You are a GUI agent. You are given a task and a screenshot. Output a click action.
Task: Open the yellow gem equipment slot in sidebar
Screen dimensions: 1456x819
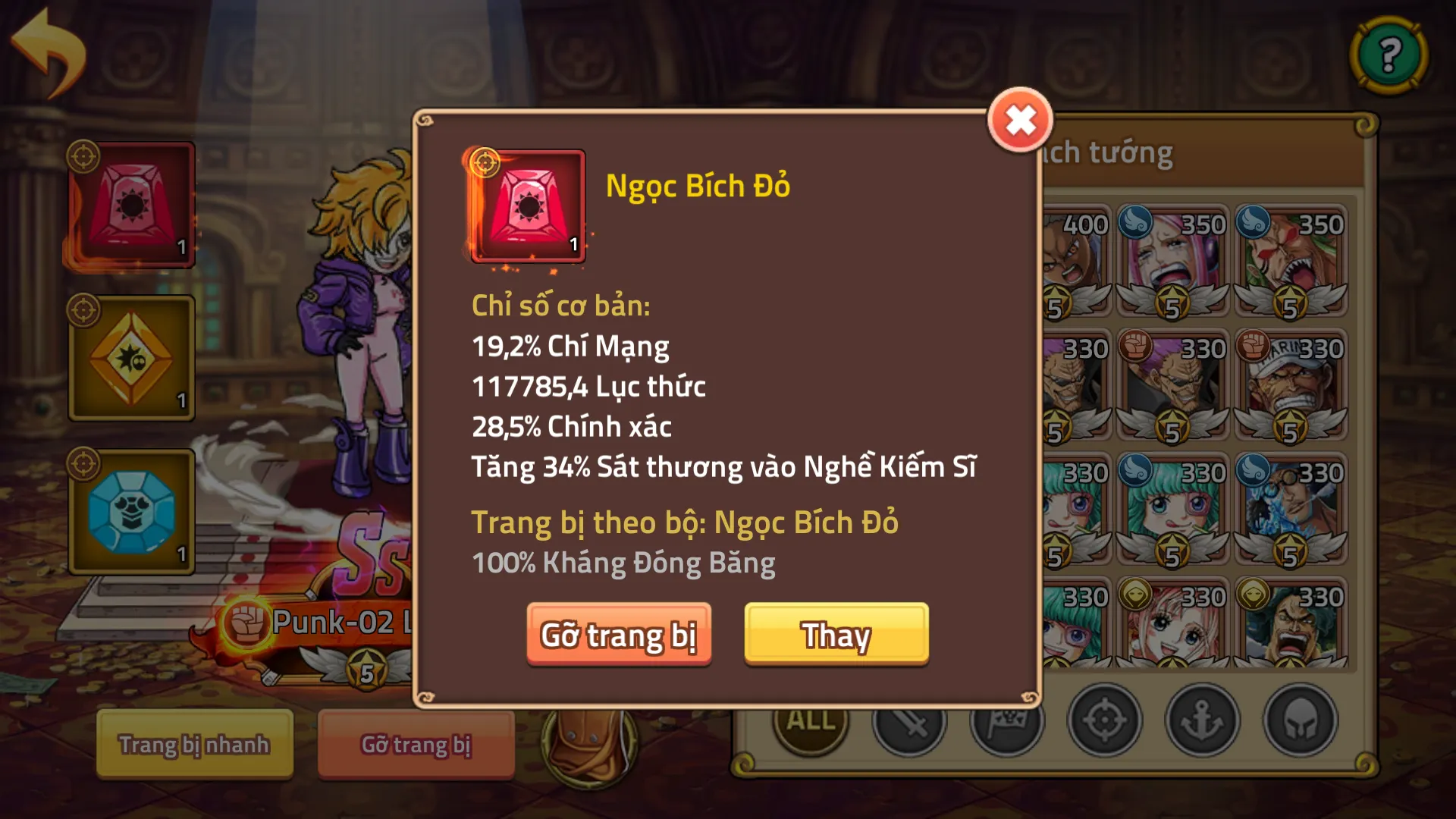point(130,358)
